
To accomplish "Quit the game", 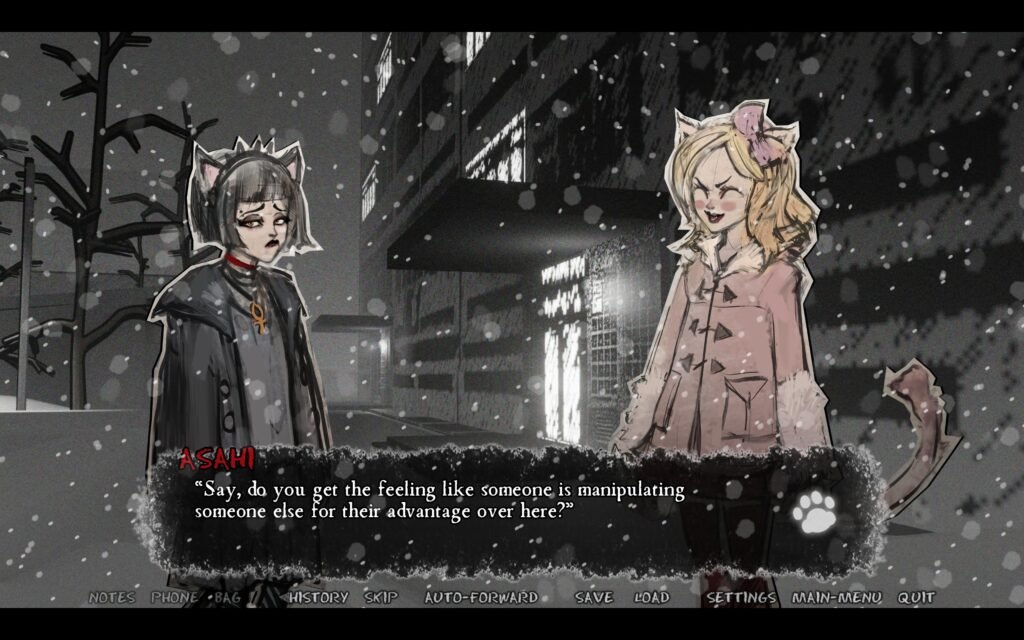I will [916, 598].
